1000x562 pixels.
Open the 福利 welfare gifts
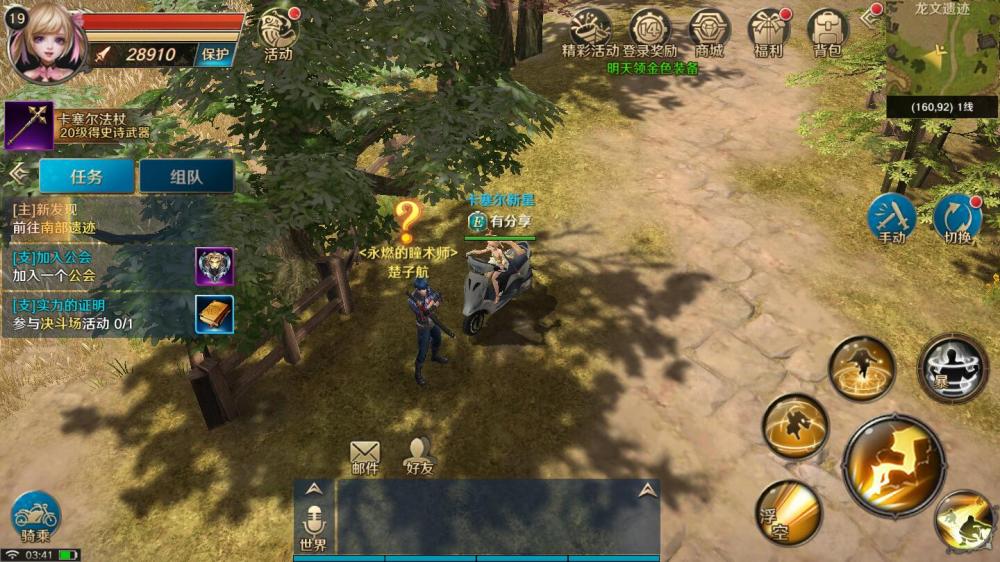pos(768,32)
